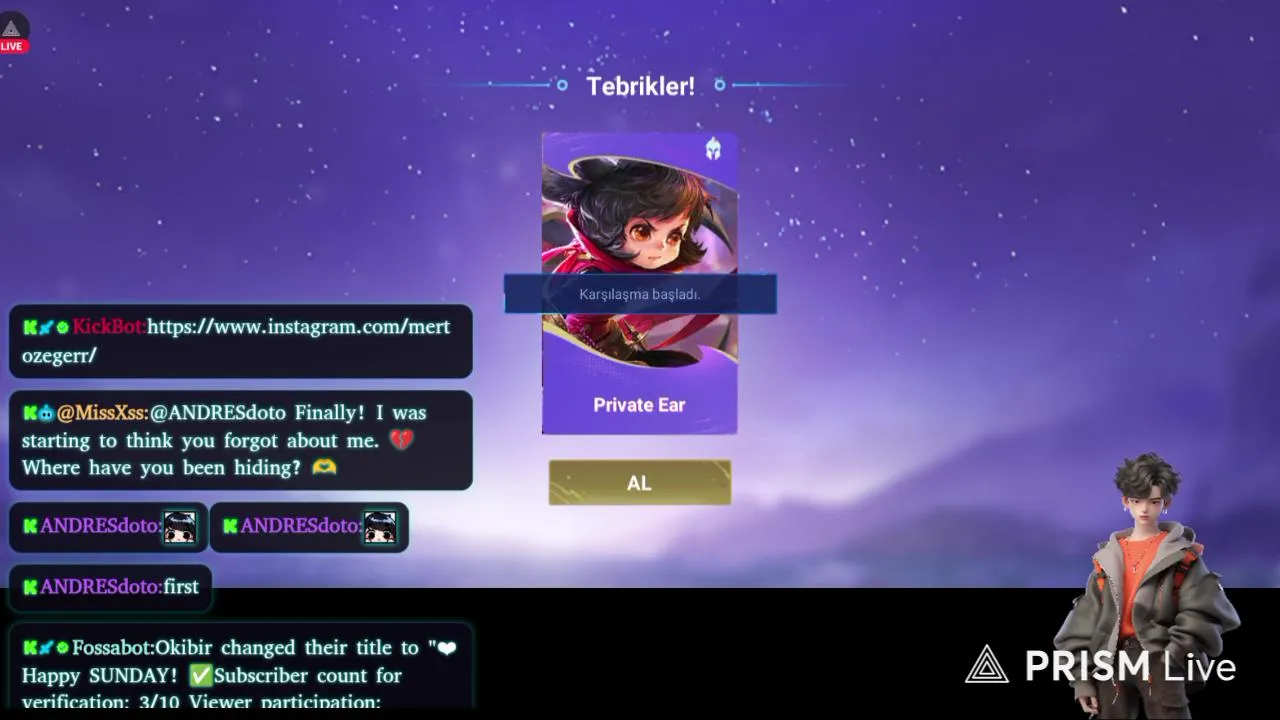Click the bot skull badge beside @MissXss
The height and width of the screenshot is (720, 1280).
click(x=47, y=413)
